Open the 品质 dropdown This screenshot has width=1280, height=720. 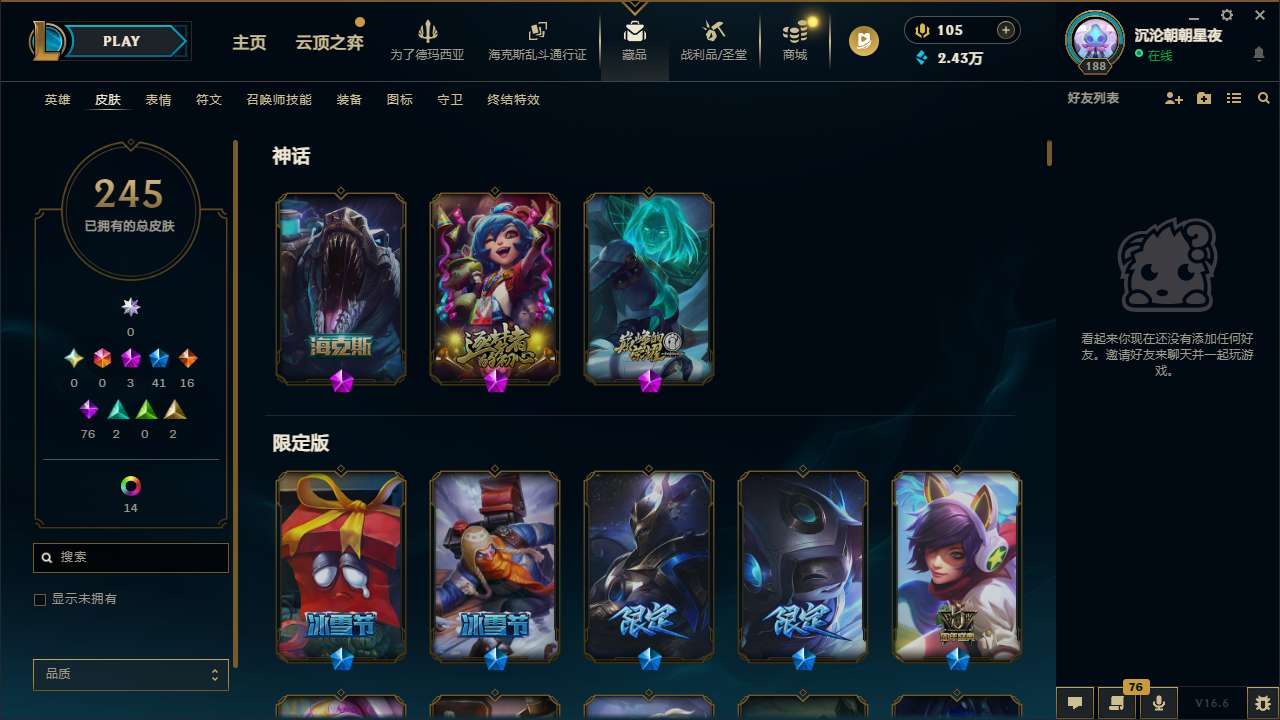click(x=130, y=674)
